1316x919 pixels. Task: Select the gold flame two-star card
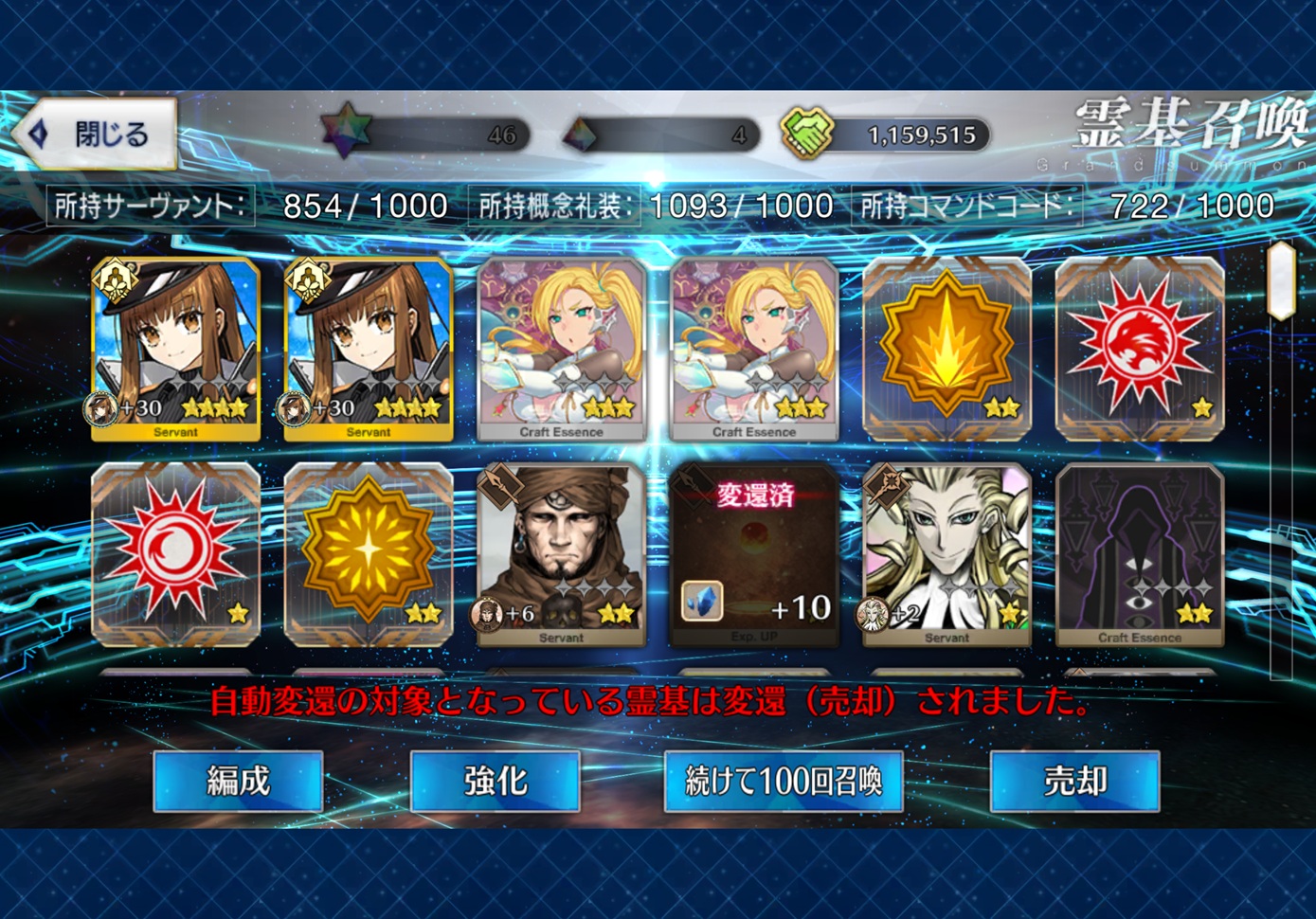pyautogui.click(x=946, y=349)
